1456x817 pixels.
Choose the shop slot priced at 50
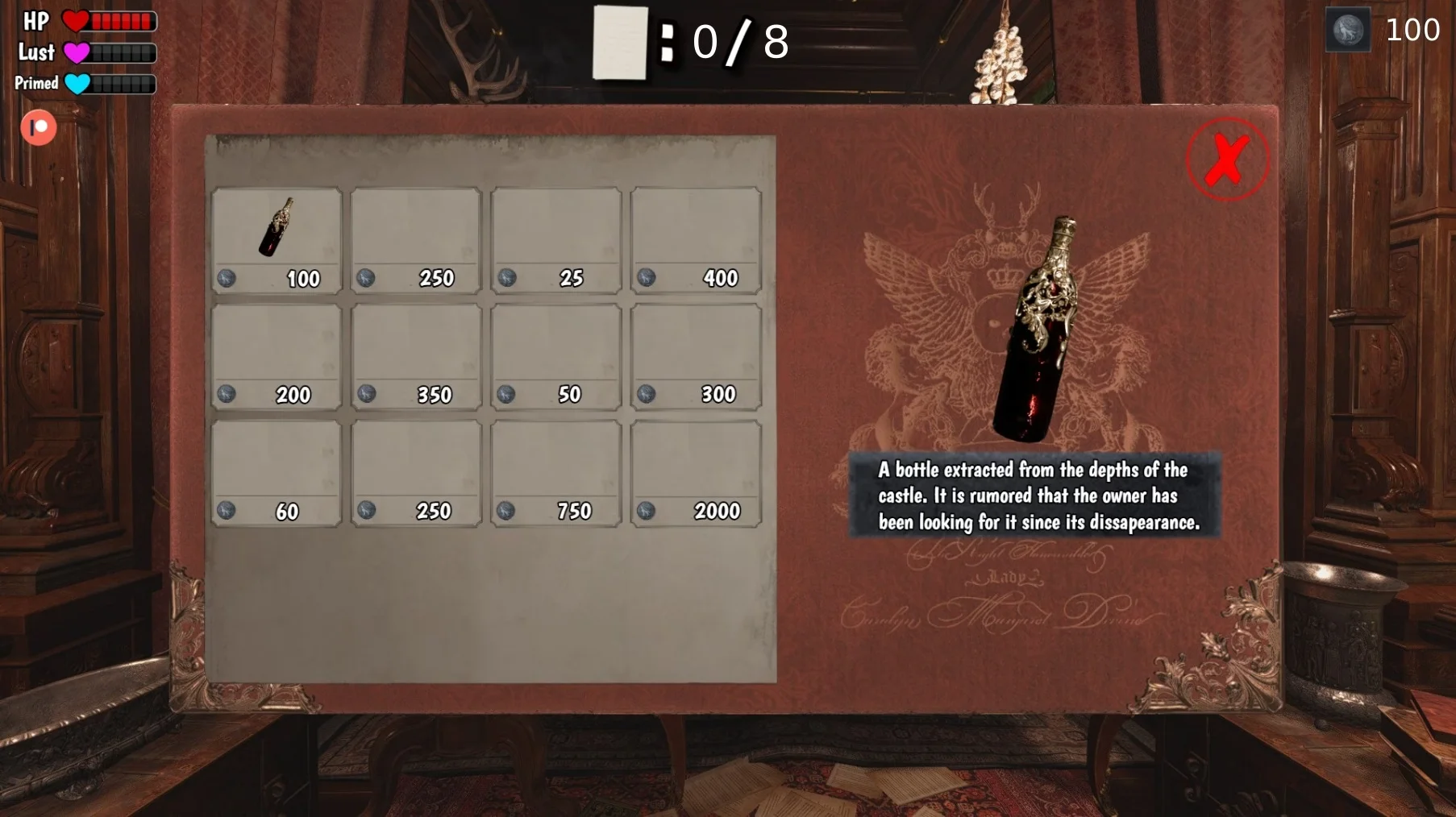(x=555, y=356)
